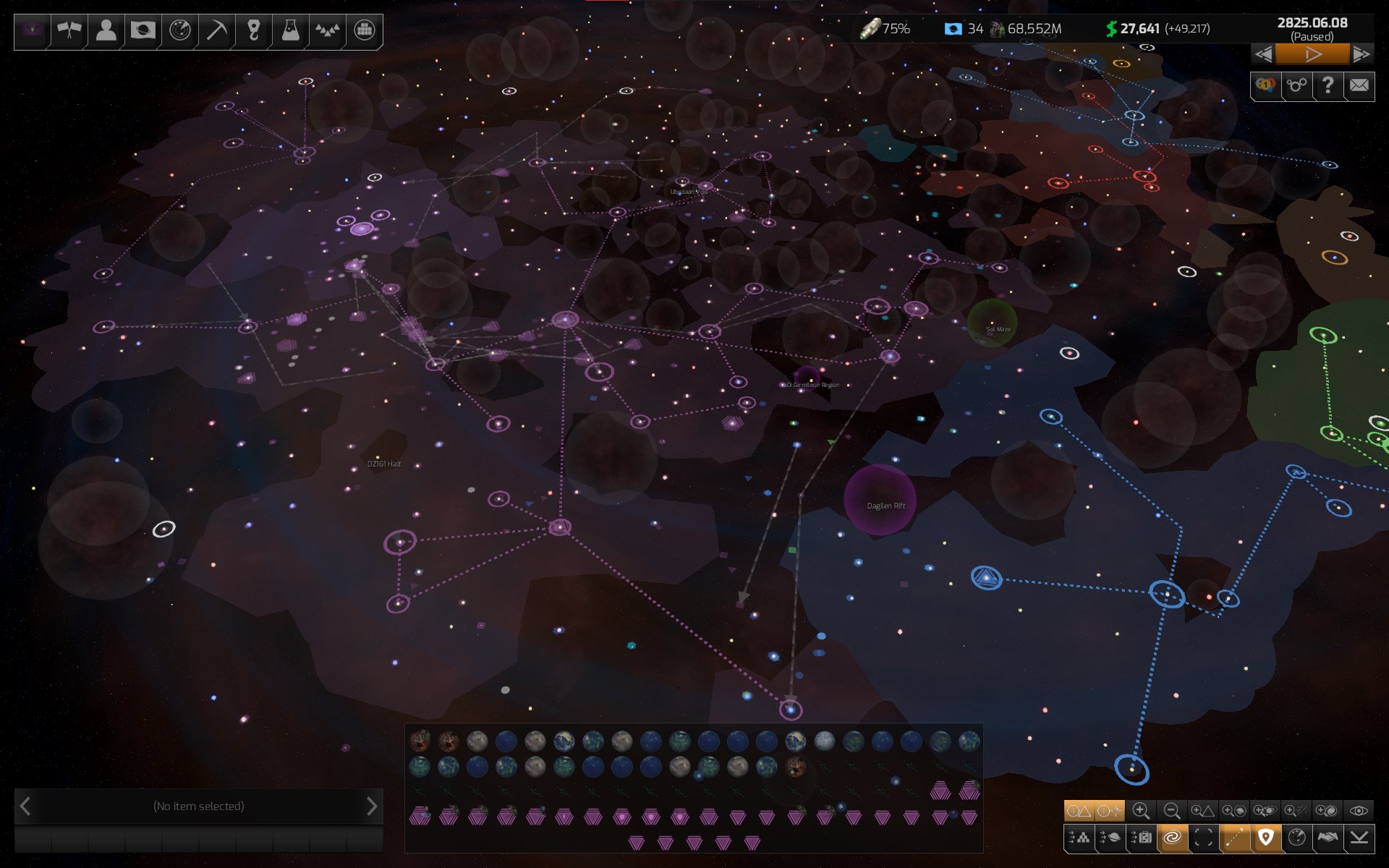1389x868 pixels.
Task: Open the ship designs grid icon
Action: tap(364, 30)
